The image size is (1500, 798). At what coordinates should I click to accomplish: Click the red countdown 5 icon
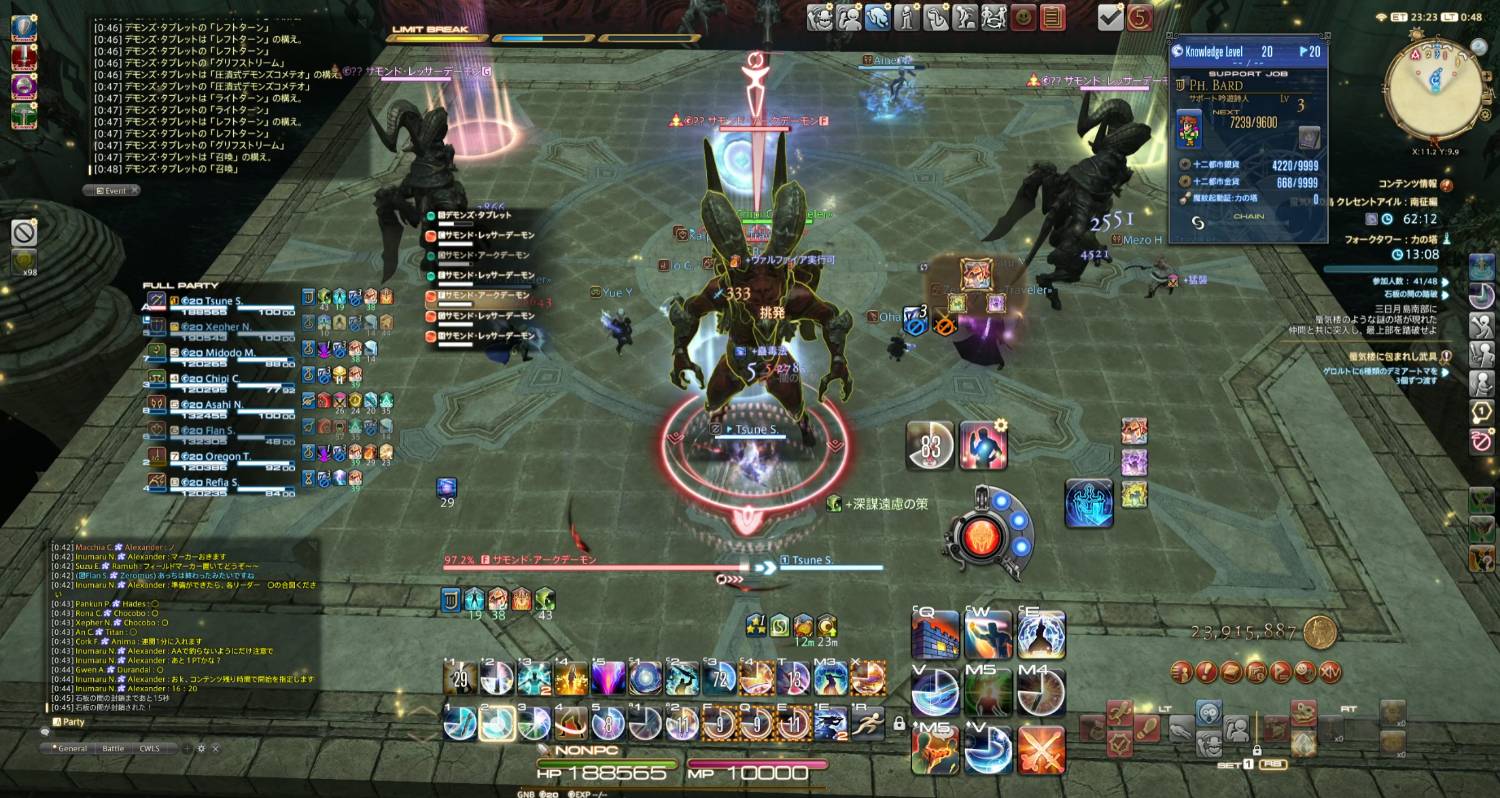[x=1140, y=17]
